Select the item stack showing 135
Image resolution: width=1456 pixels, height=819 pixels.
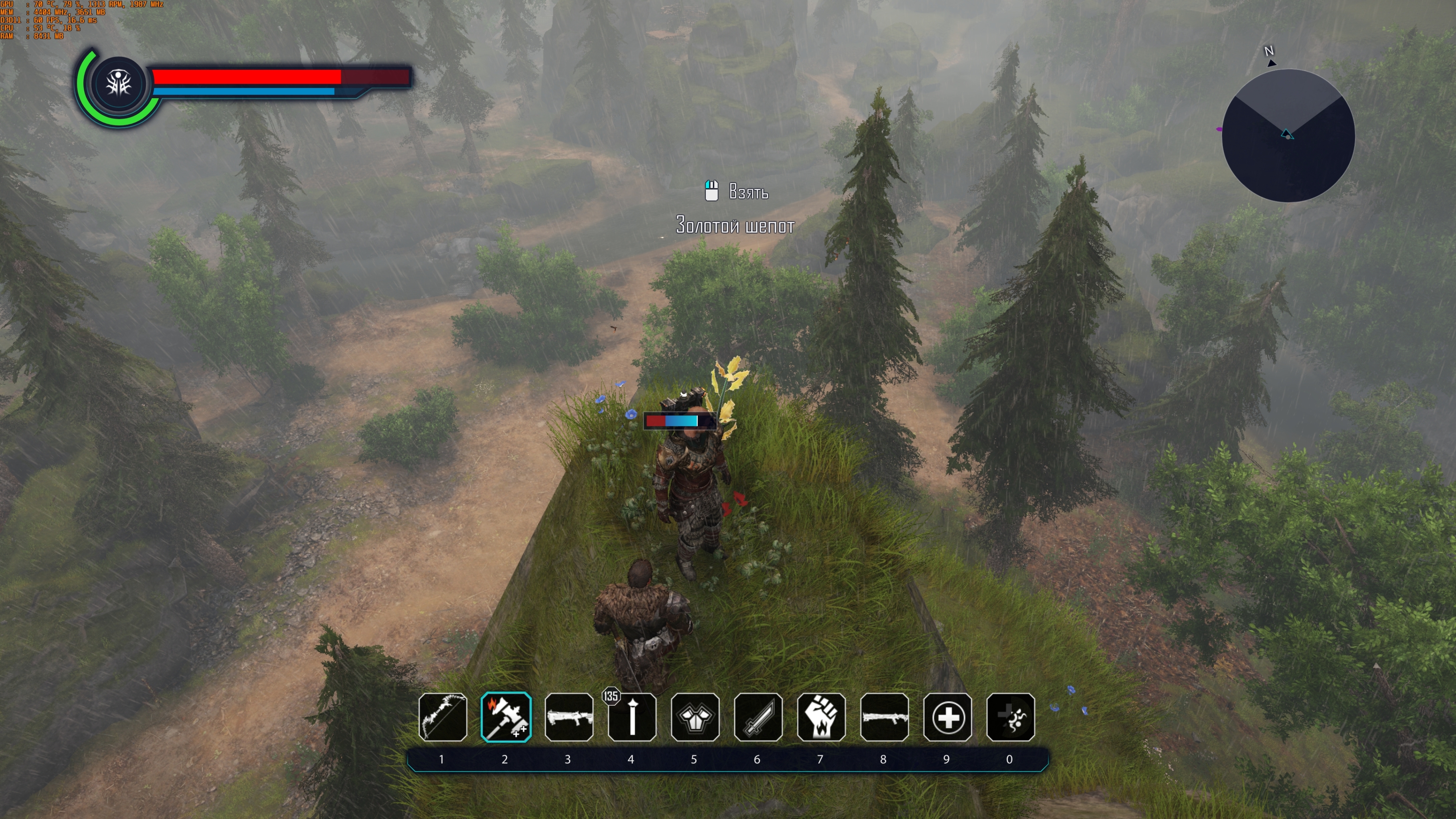tap(632, 717)
